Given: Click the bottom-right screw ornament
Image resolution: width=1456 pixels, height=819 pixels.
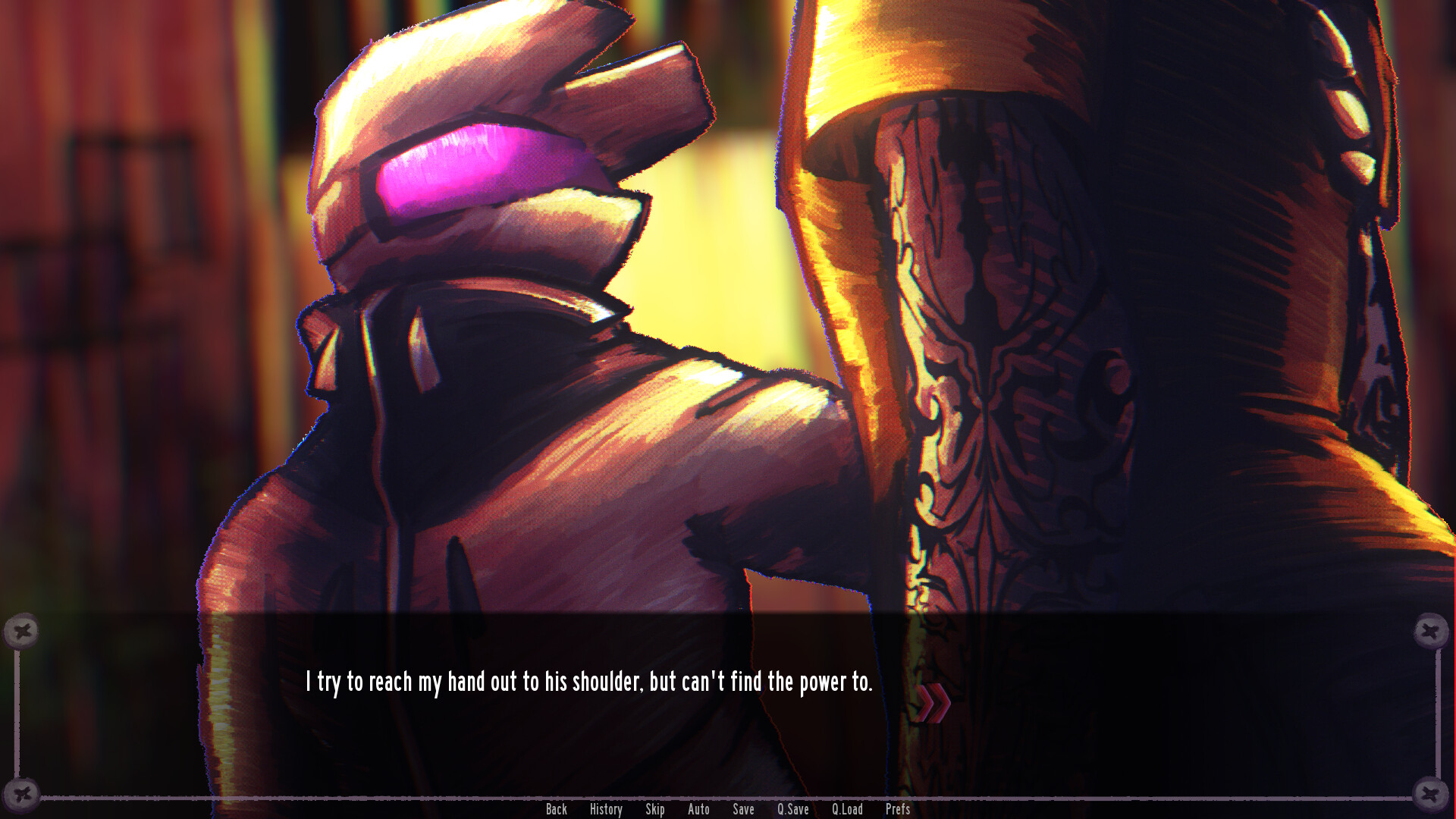Looking at the screenshot, I should (x=1432, y=795).
